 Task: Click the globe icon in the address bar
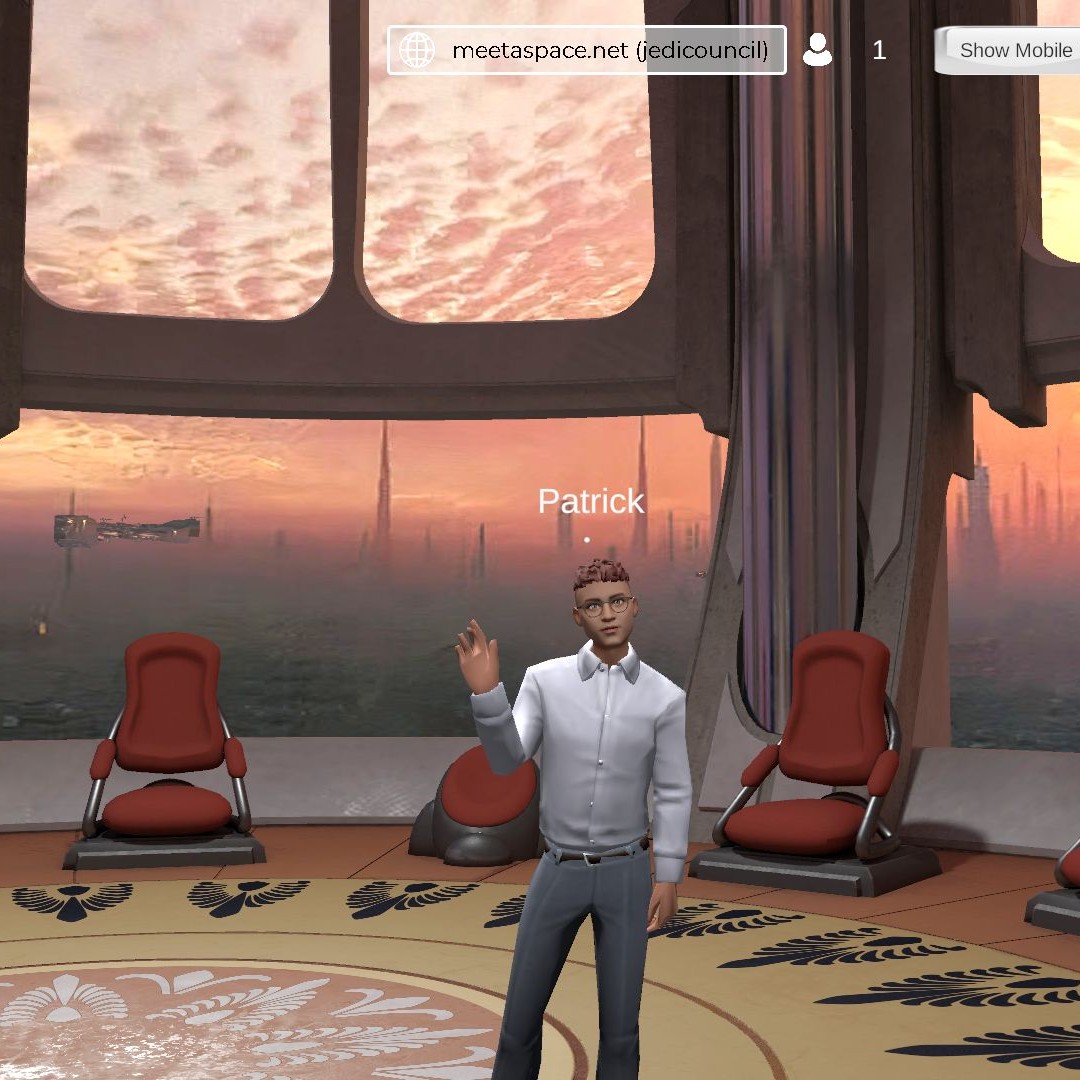[x=416, y=50]
